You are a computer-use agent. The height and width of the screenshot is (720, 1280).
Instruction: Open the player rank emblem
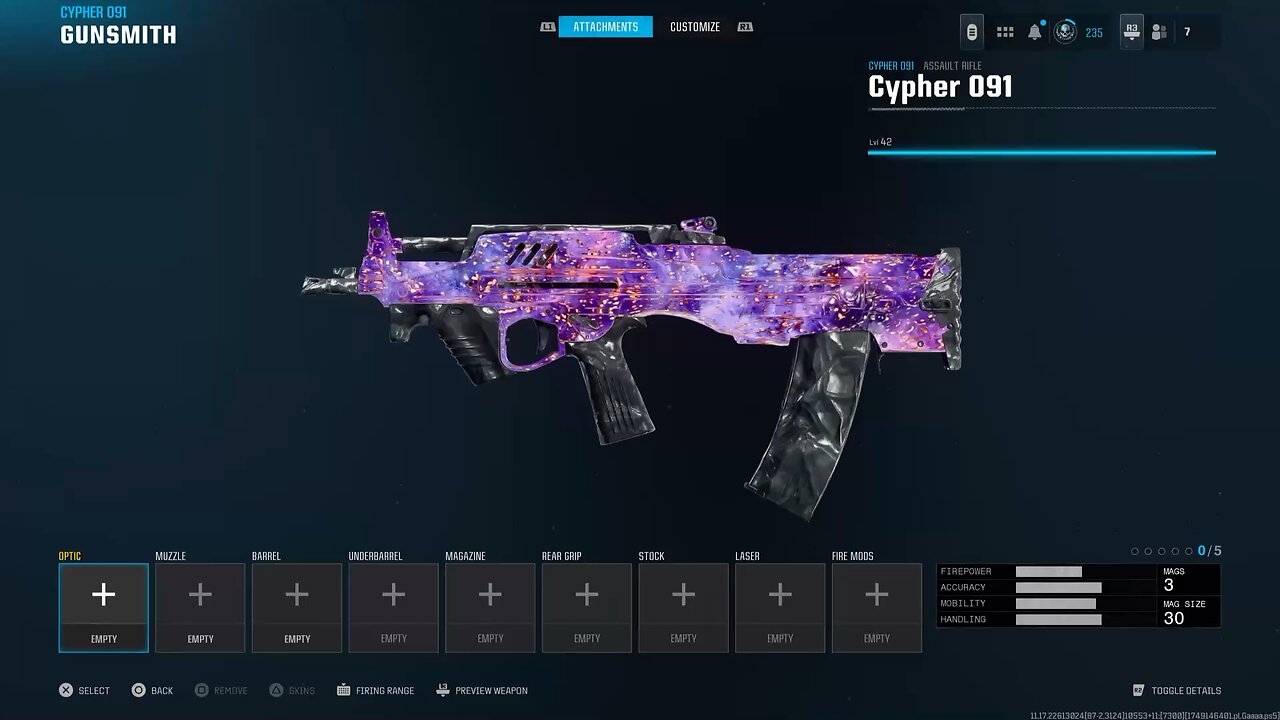pyautogui.click(x=1065, y=32)
